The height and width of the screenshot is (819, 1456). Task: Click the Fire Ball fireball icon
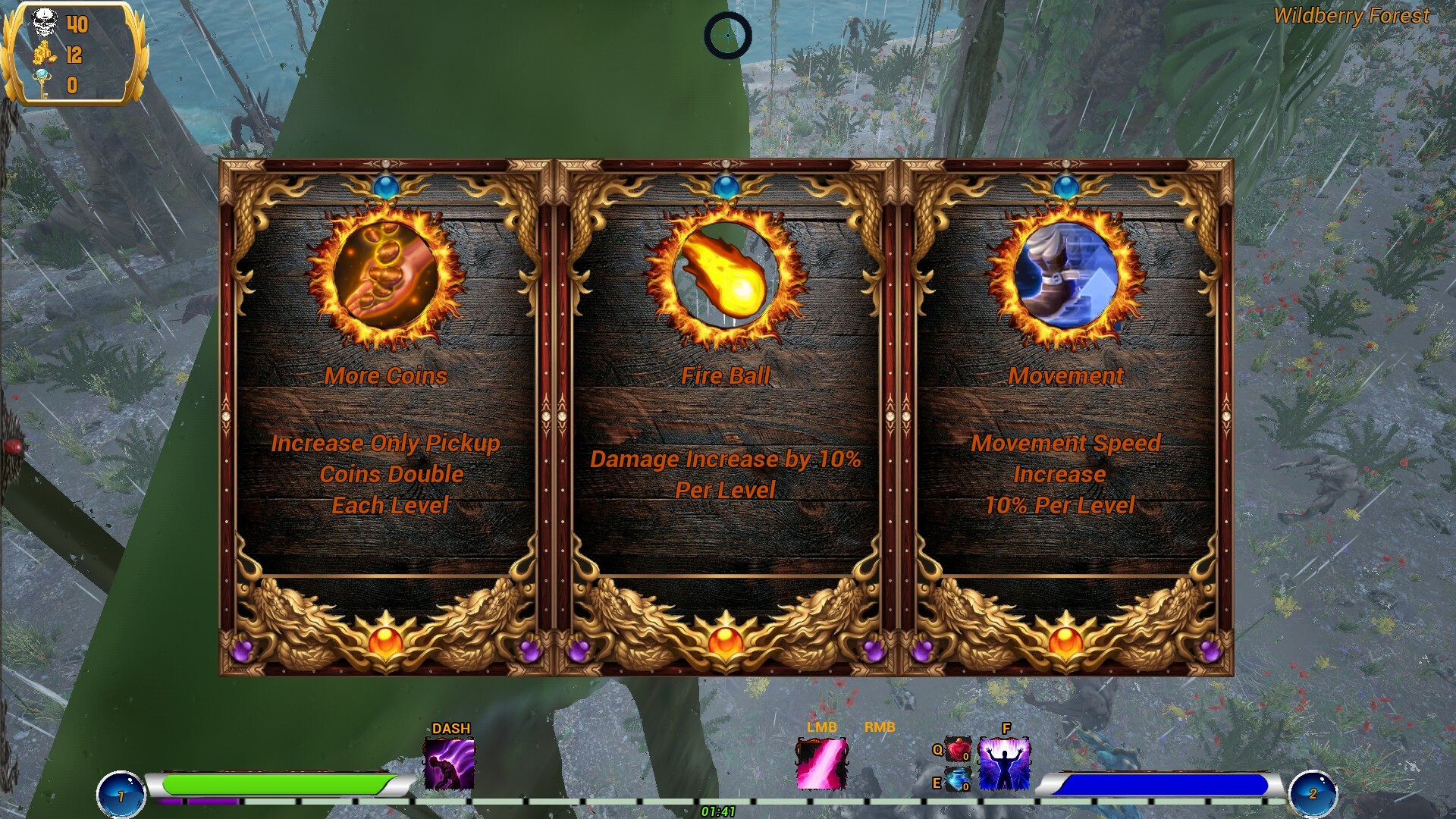click(x=726, y=275)
